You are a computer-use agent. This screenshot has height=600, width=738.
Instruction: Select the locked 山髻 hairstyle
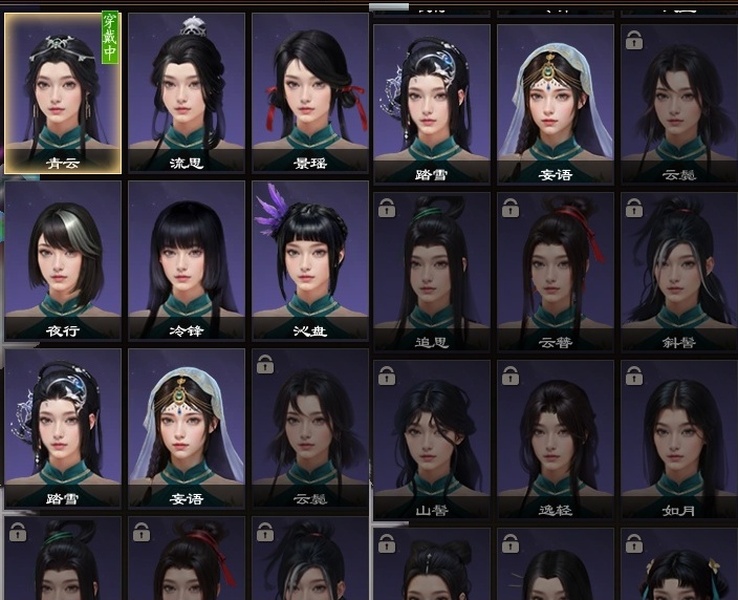point(432,438)
